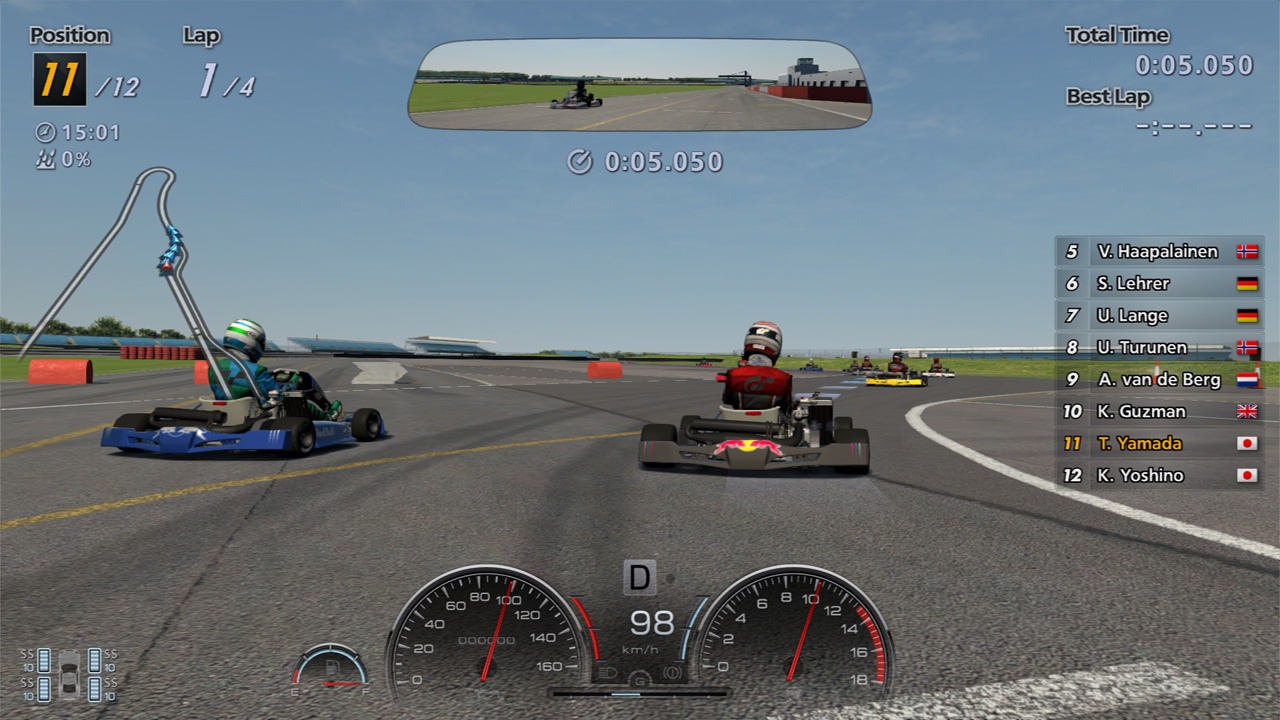Click K. Yoshino's standings entry

click(x=1159, y=476)
